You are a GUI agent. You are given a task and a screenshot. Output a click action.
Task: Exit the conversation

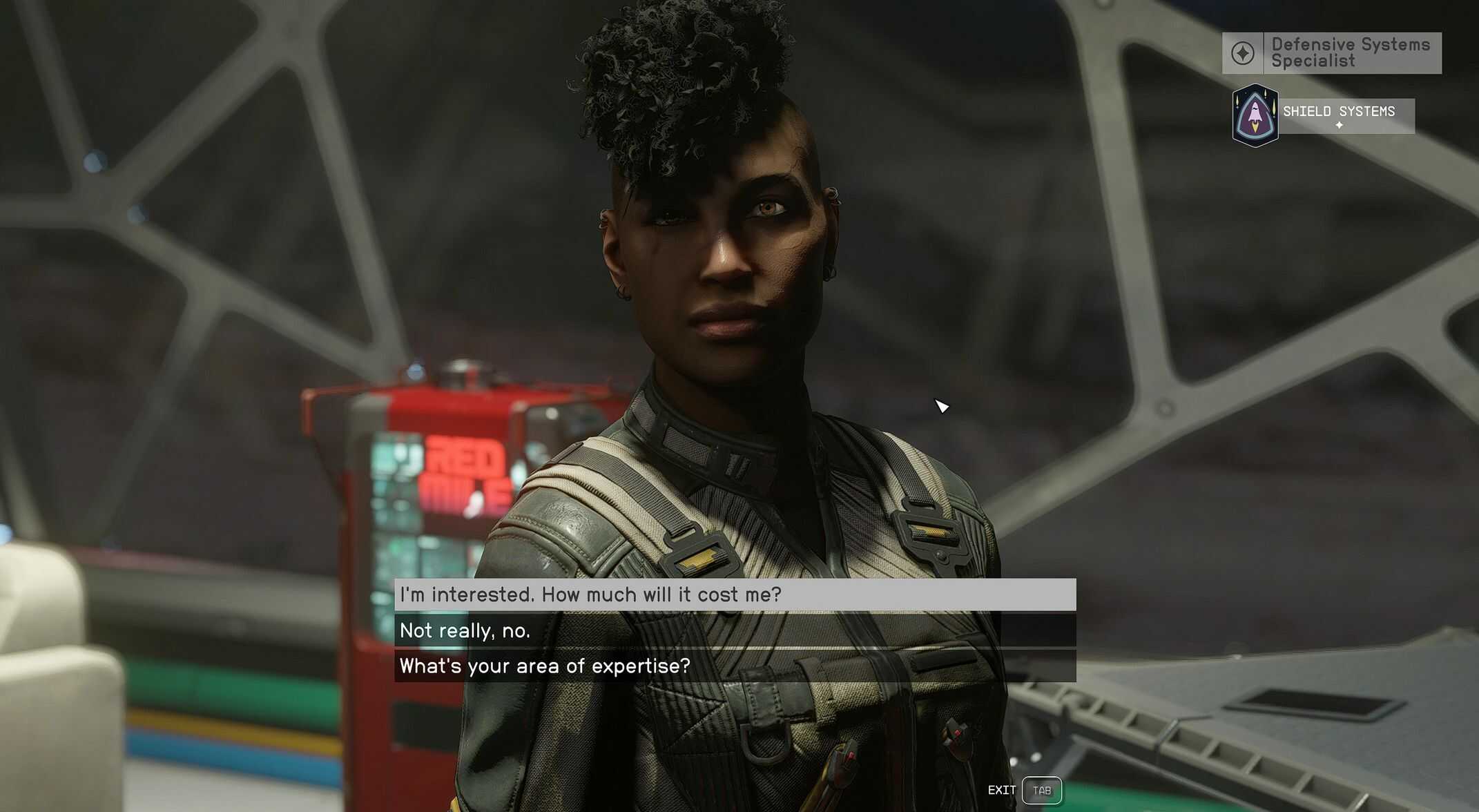point(1041,791)
